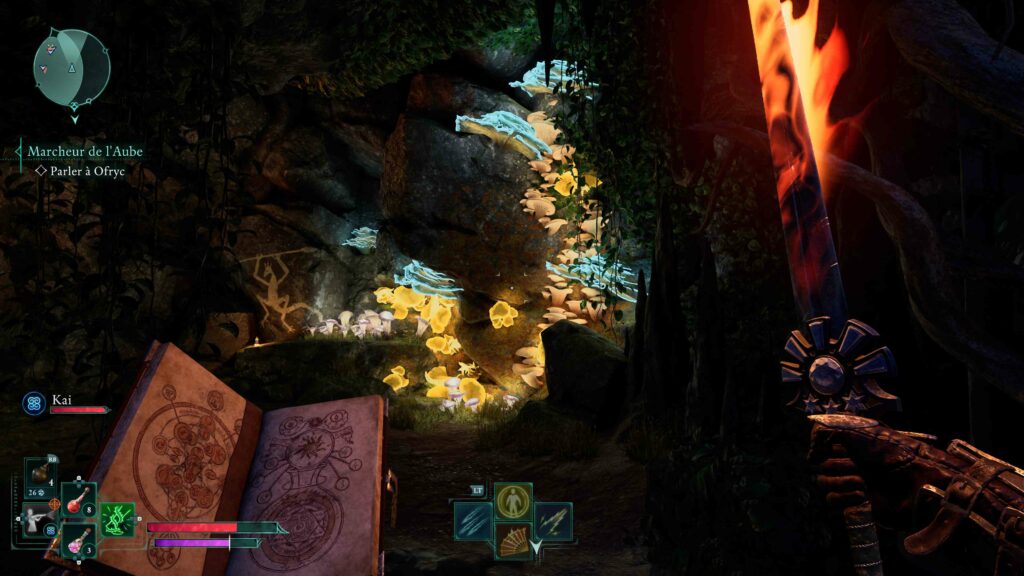The width and height of the screenshot is (1024, 576).
Task: Choose the golden figure ability
Action: (x=513, y=501)
